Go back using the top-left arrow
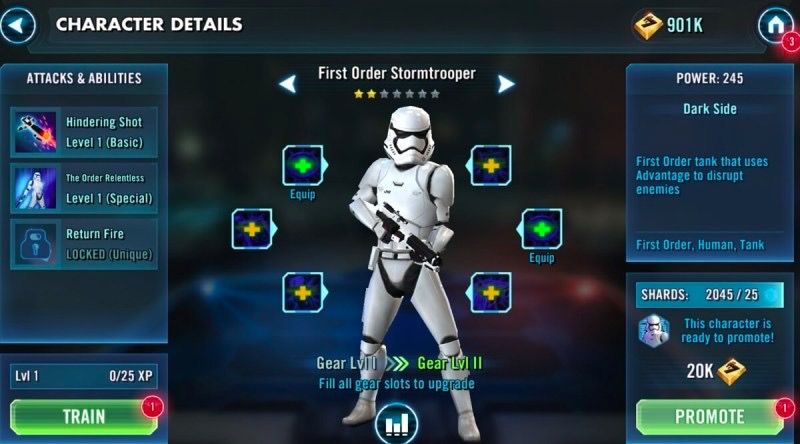The width and height of the screenshot is (800, 444). coord(18,25)
